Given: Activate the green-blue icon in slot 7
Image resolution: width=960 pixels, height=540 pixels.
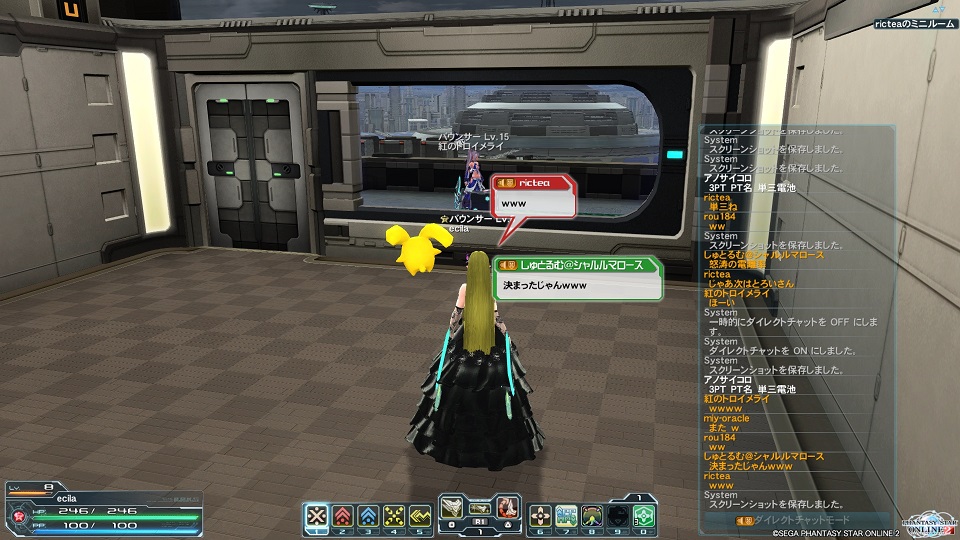Looking at the screenshot, I should coord(566,515).
